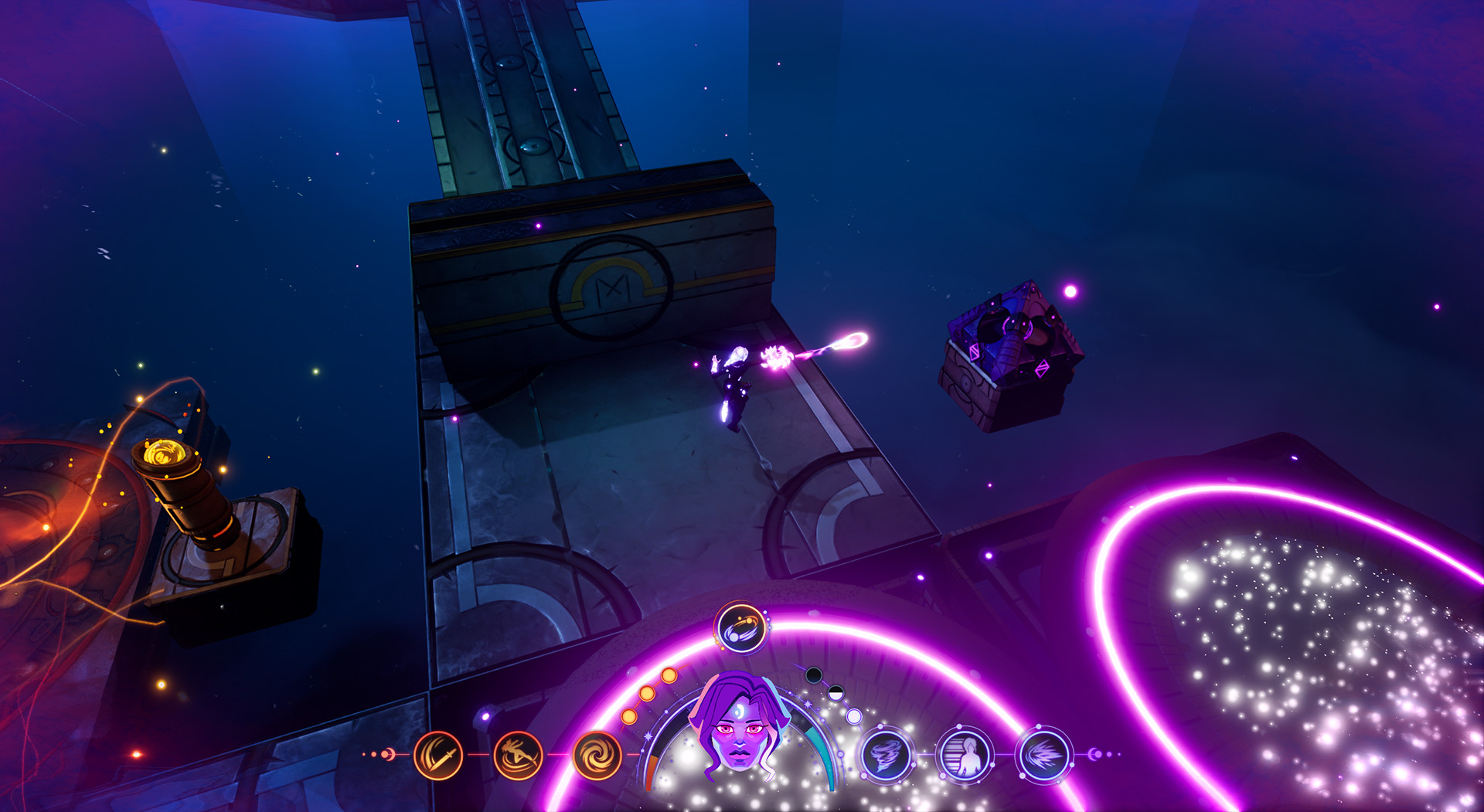Select the leaping dash ability icon
The height and width of the screenshot is (812, 1484).
[x=517, y=755]
